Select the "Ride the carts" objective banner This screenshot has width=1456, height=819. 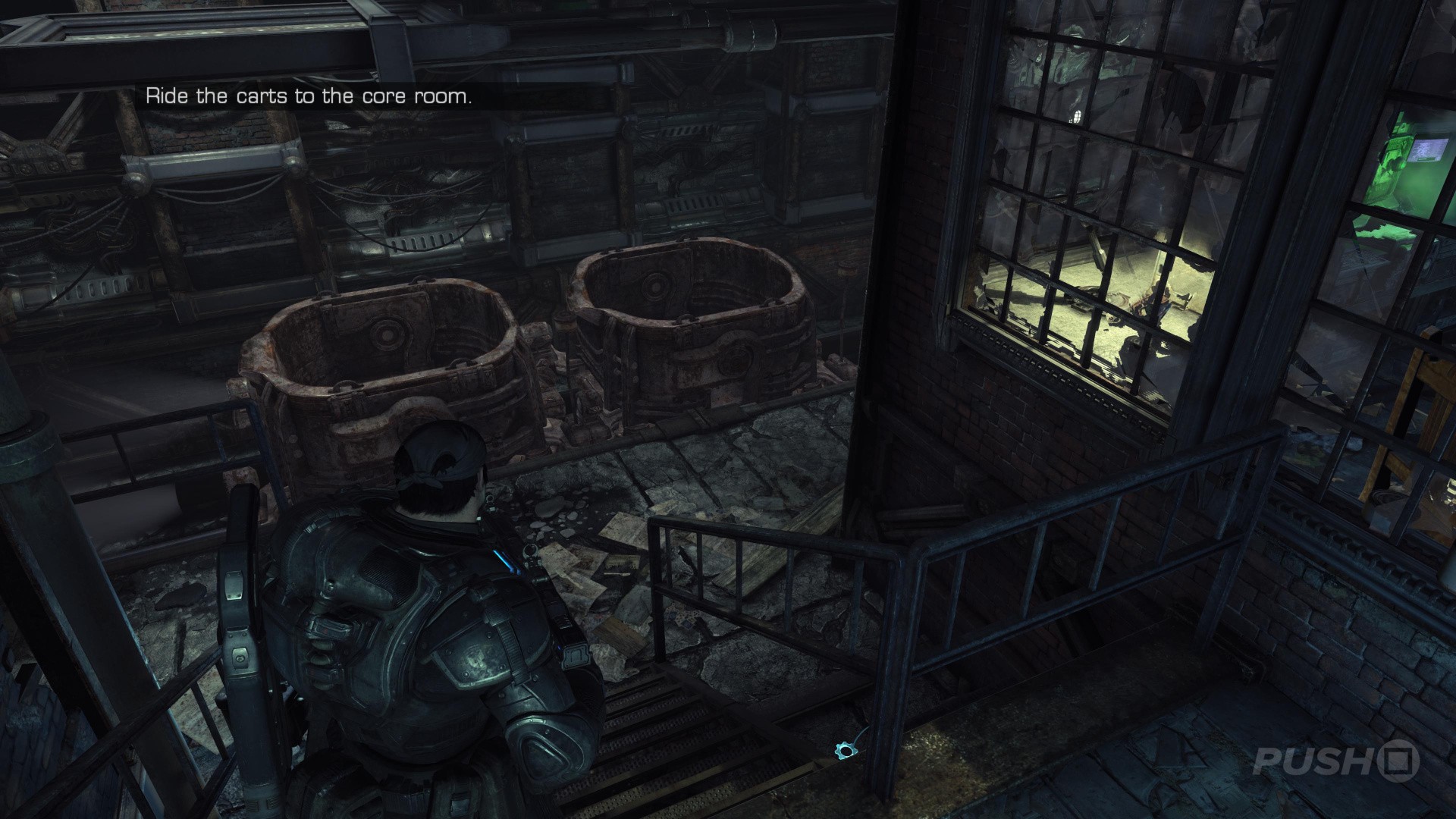pos(309,97)
